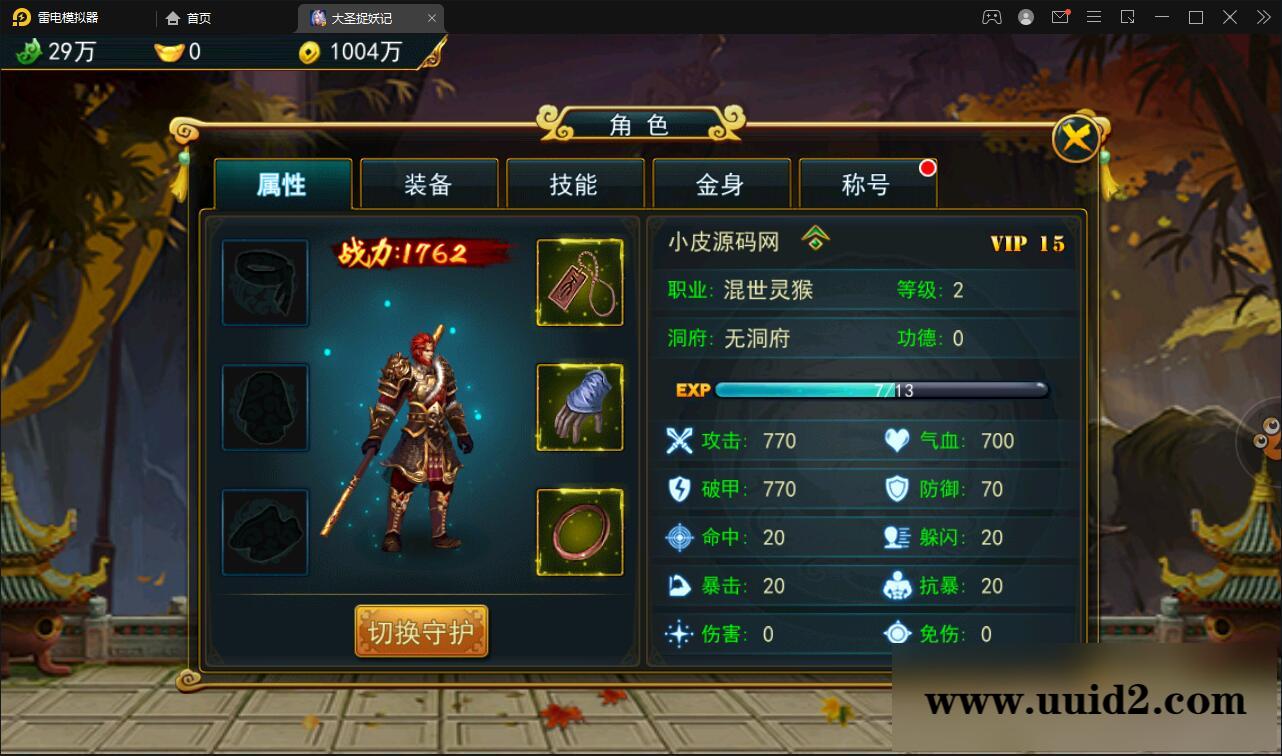Image resolution: width=1282 pixels, height=756 pixels.
Task: Show the 金身 tab
Action: [720, 185]
